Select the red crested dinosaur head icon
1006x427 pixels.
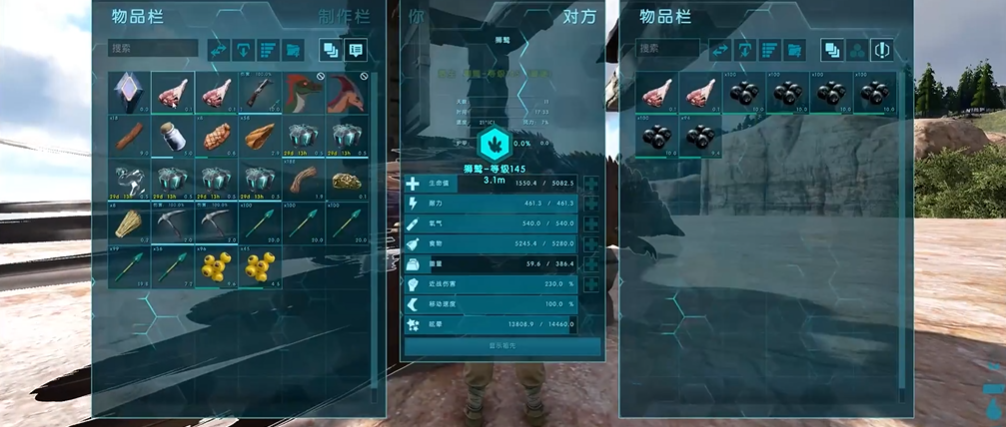point(303,91)
